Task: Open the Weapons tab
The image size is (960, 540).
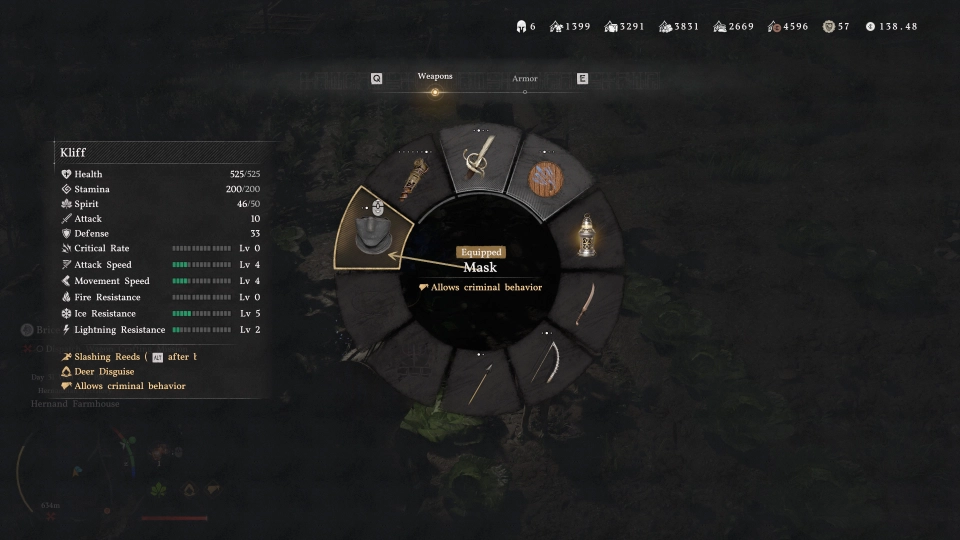Action: (435, 77)
